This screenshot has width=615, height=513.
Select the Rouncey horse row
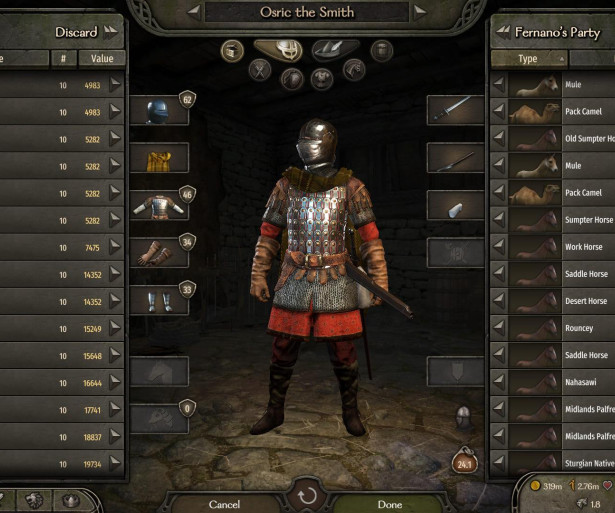(x=560, y=328)
